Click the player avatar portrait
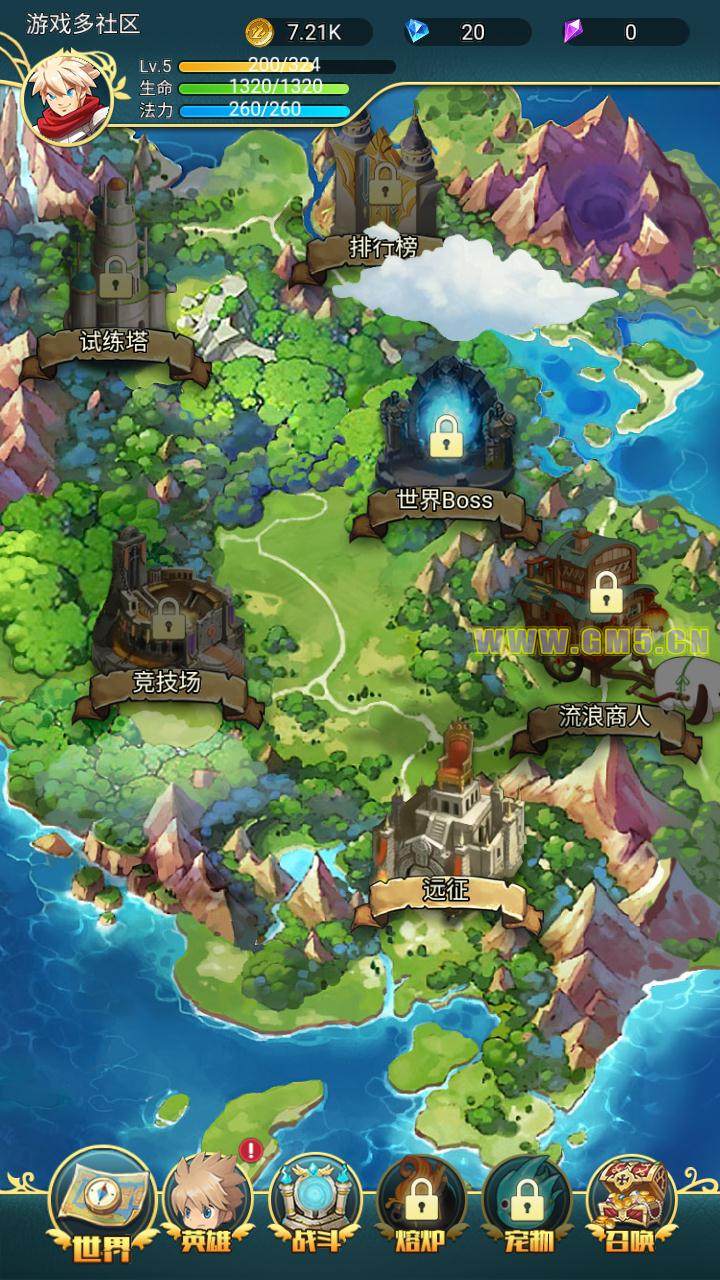The image size is (720, 1280). (67, 98)
